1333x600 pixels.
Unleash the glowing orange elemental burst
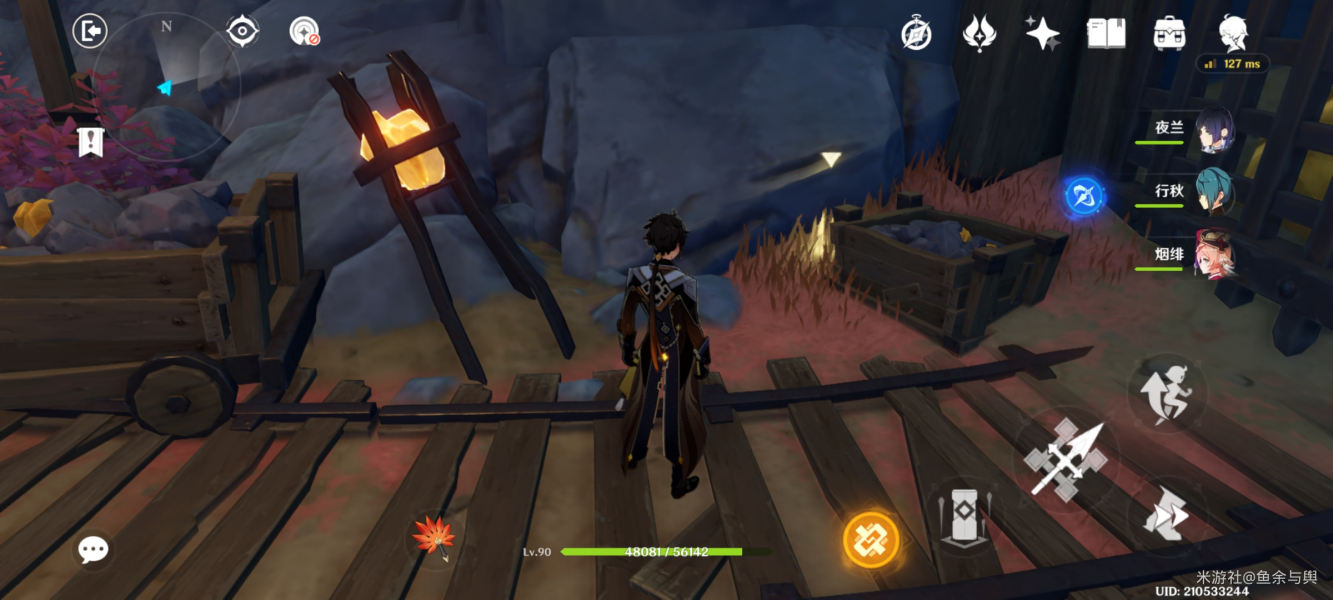coord(871,540)
